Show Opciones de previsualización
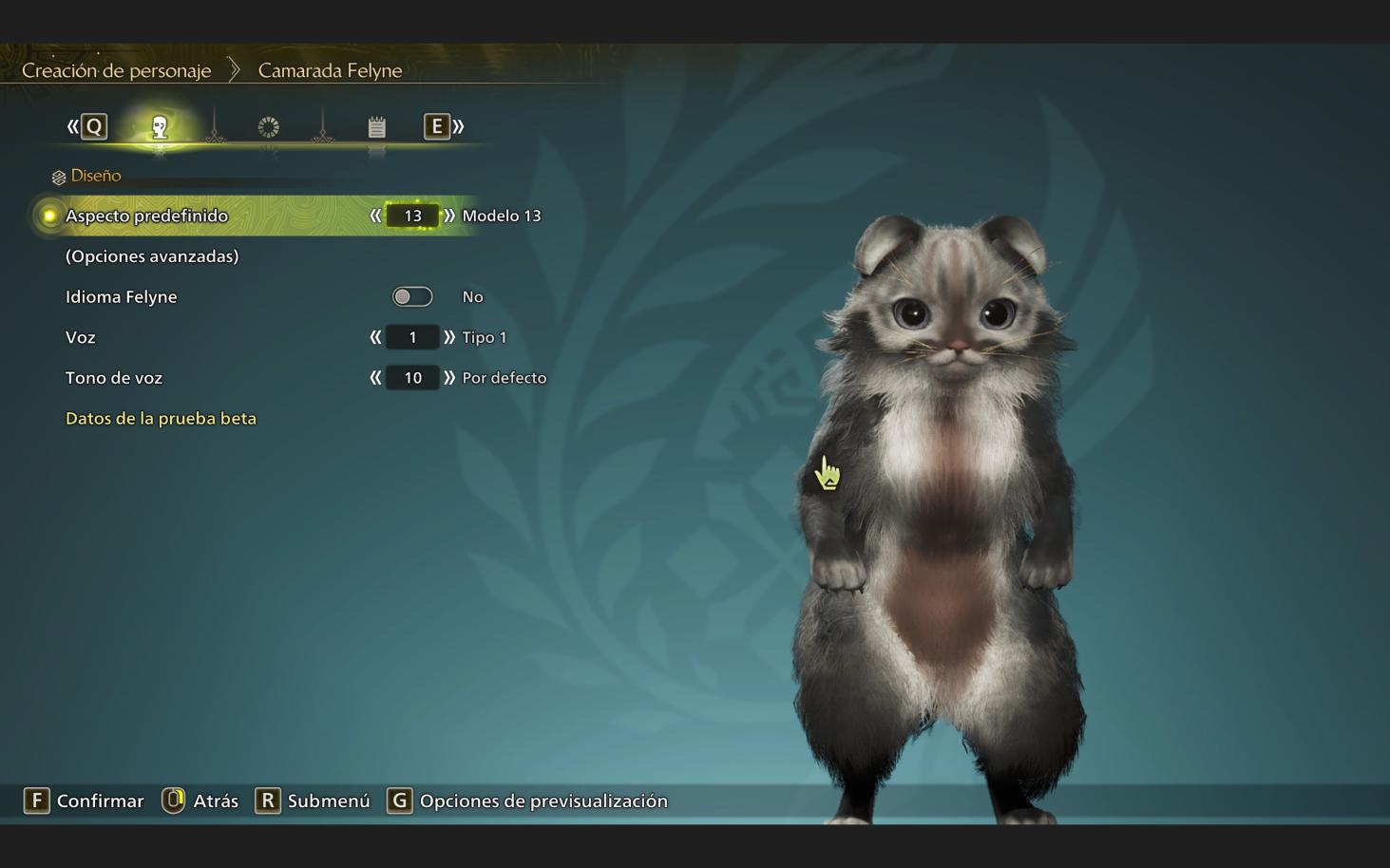Viewport: 1390px width, 868px height. [x=527, y=802]
